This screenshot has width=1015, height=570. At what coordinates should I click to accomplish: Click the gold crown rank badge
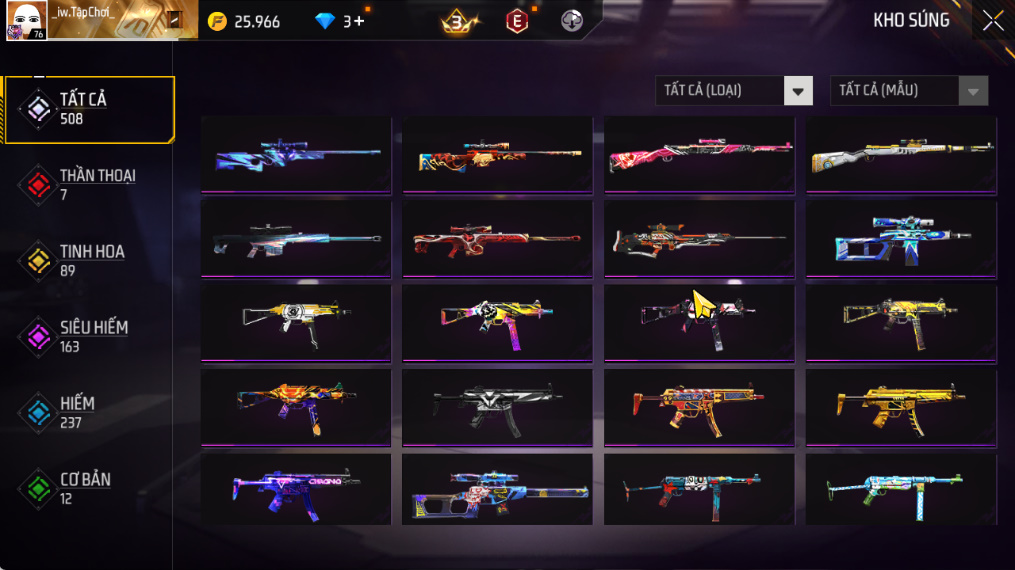458,21
